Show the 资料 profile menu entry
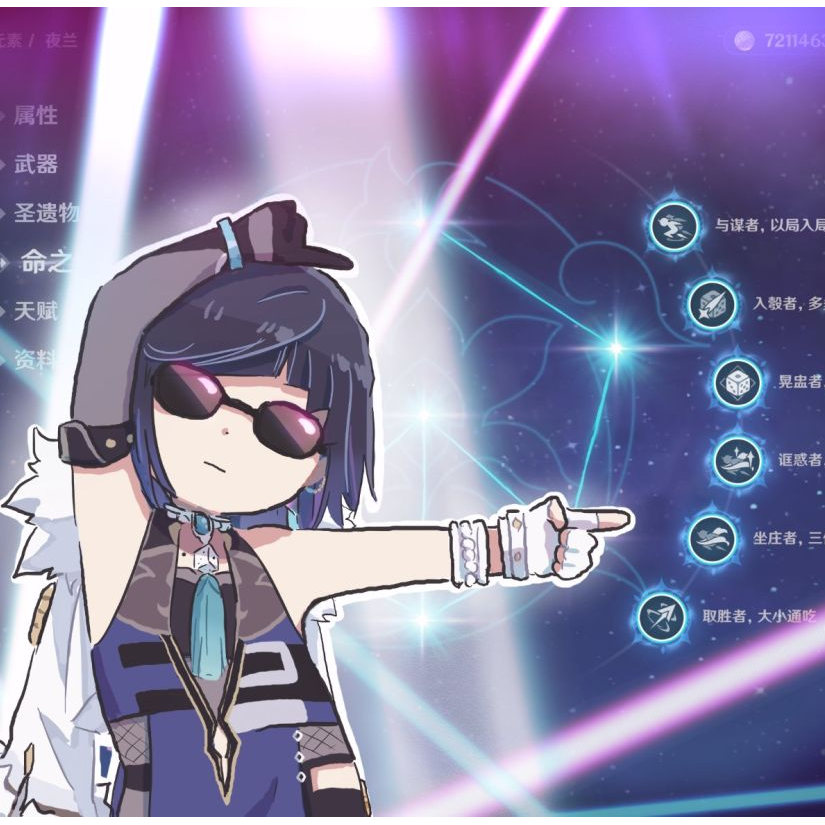Viewport: 825px width, 825px height. click(36, 360)
